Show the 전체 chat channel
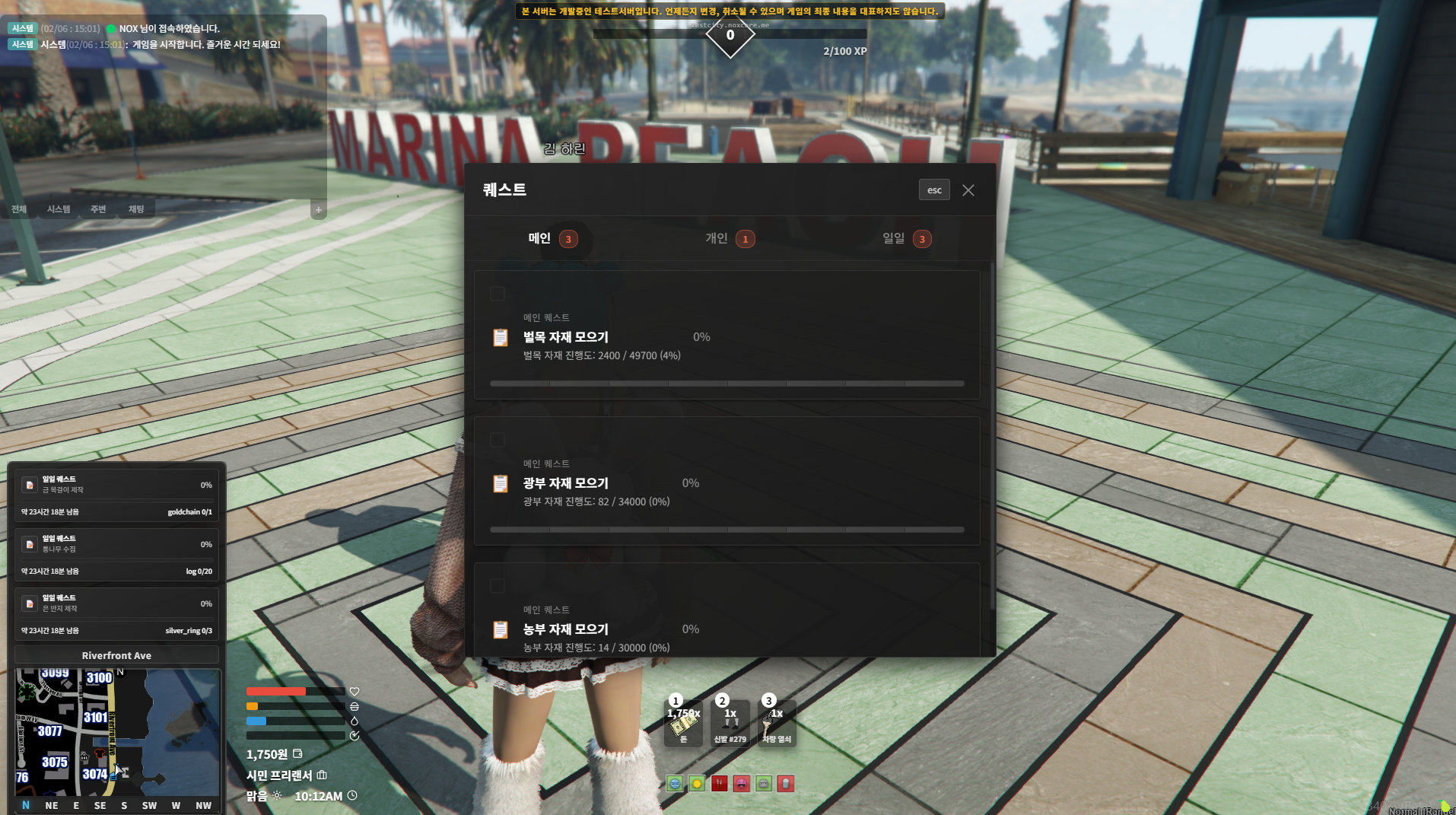 19,209
